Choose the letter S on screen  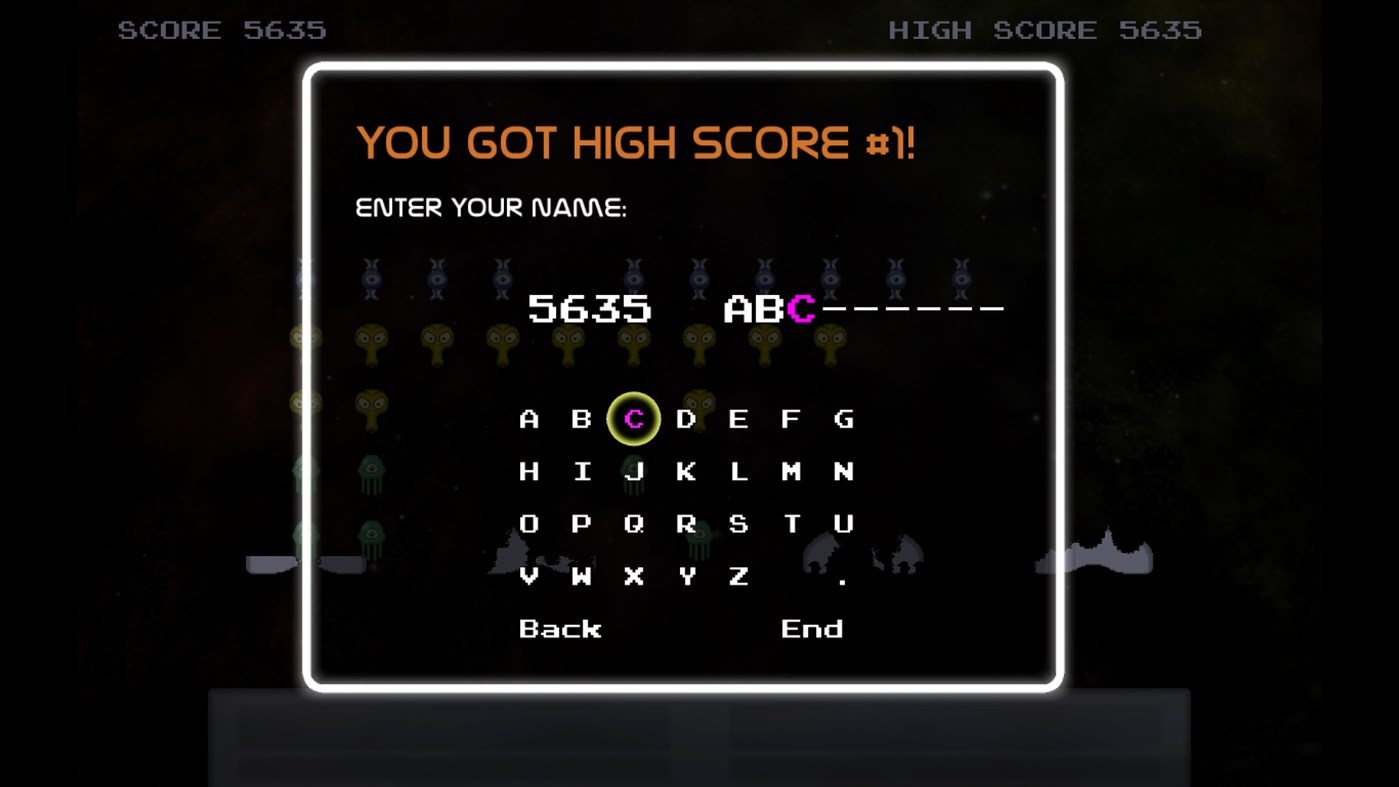point(739,523)
